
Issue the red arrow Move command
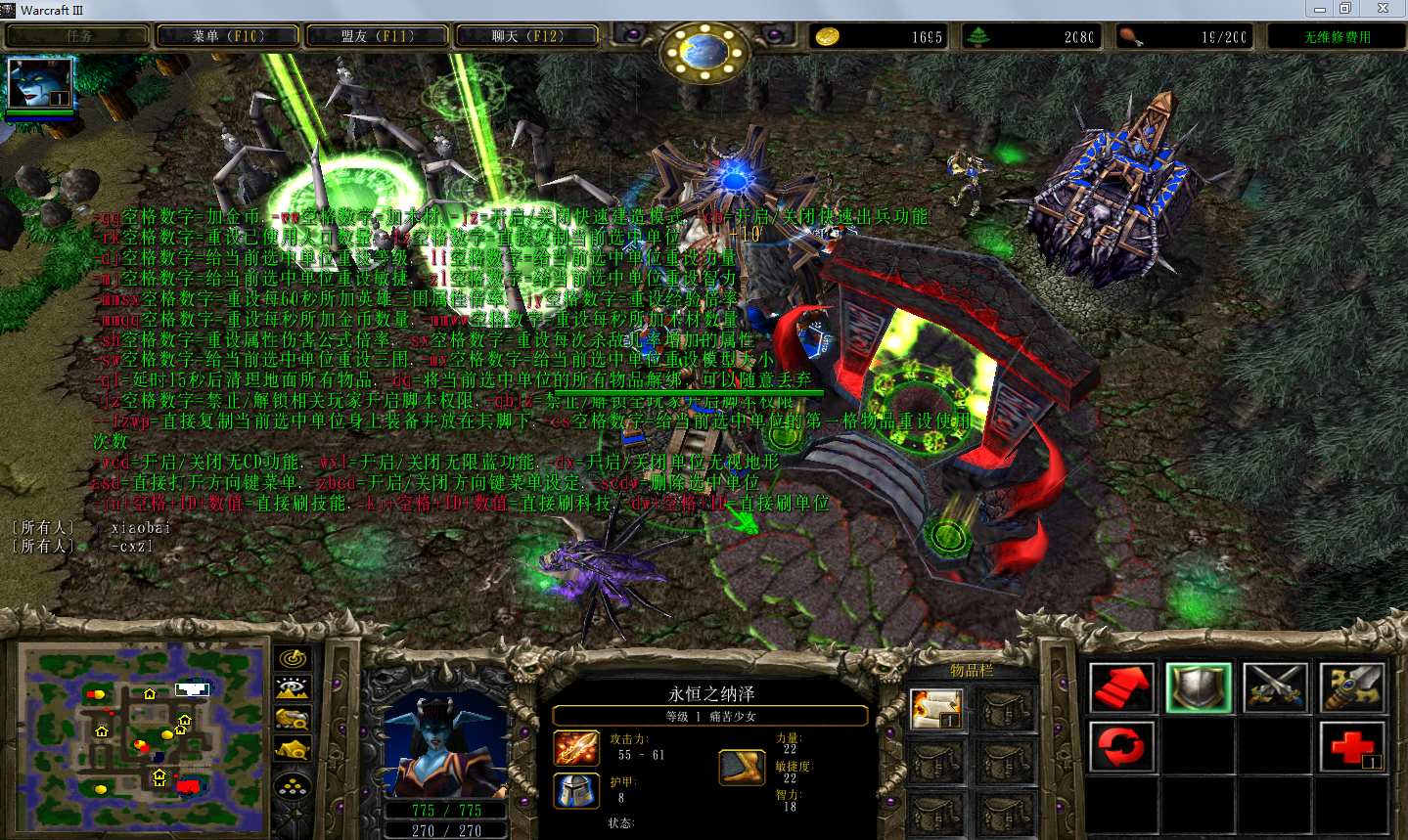click(x=1121, y=687)
